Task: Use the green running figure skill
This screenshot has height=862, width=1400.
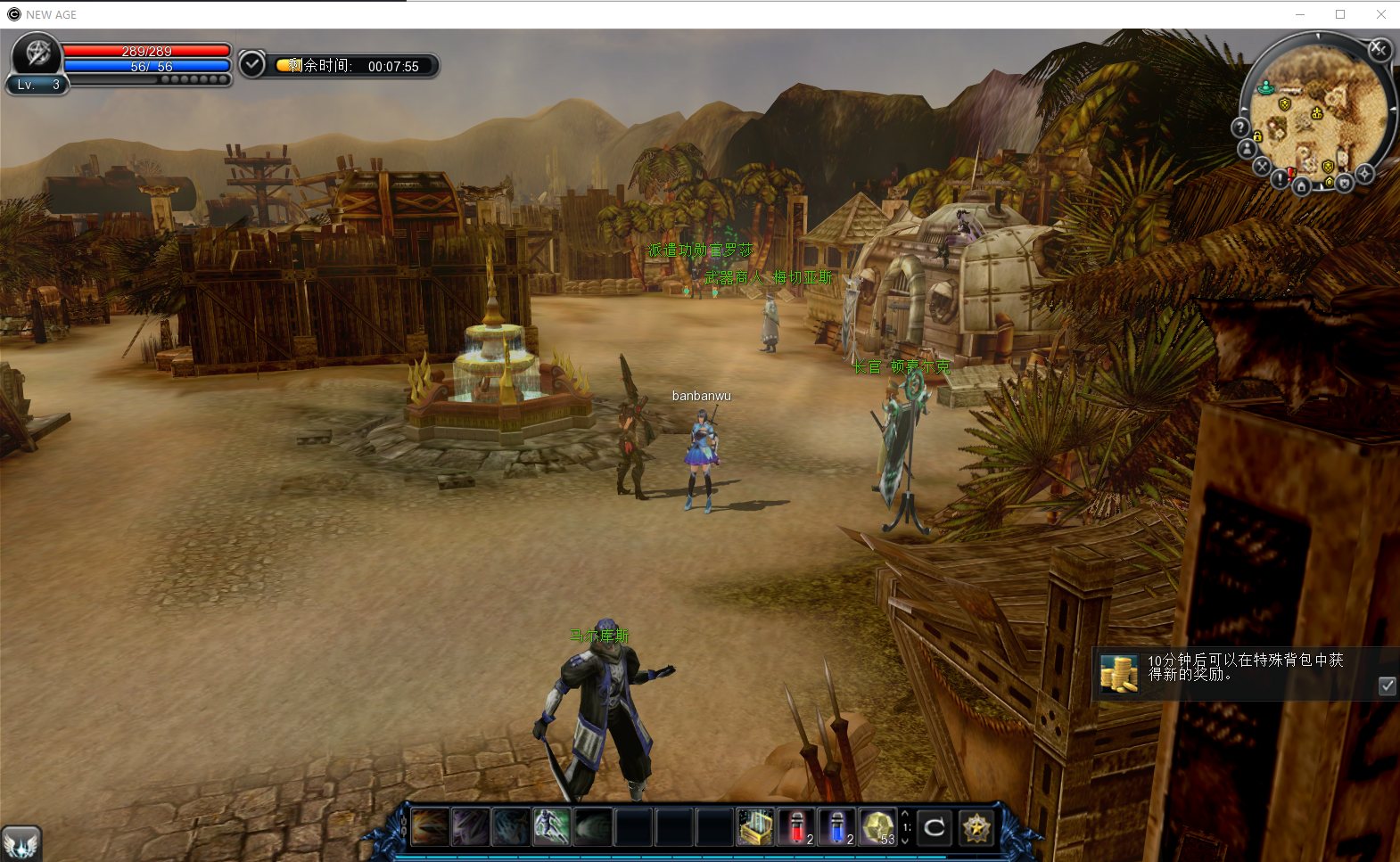Action: (x=551, y=827)
